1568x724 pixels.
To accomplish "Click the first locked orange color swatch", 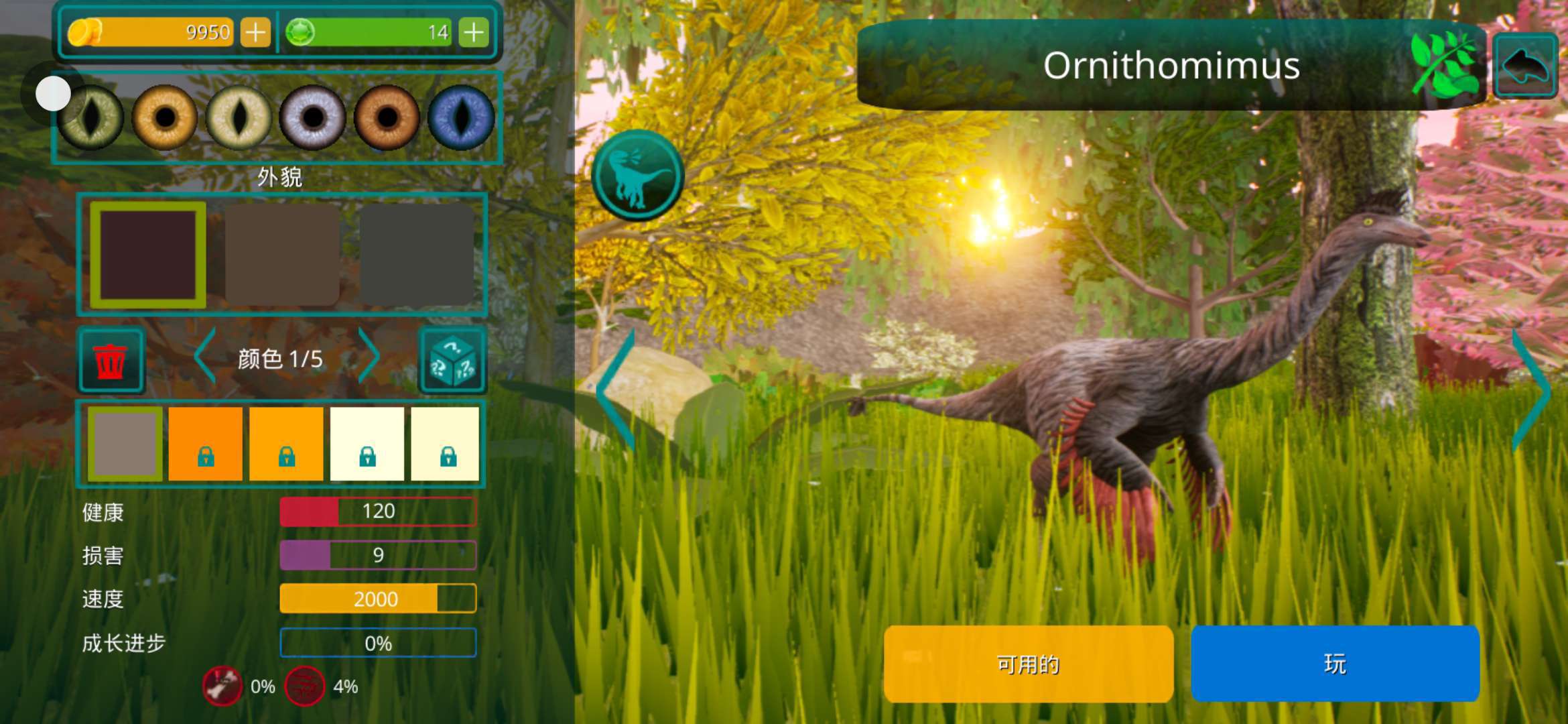I will click(x=206, y=444).
